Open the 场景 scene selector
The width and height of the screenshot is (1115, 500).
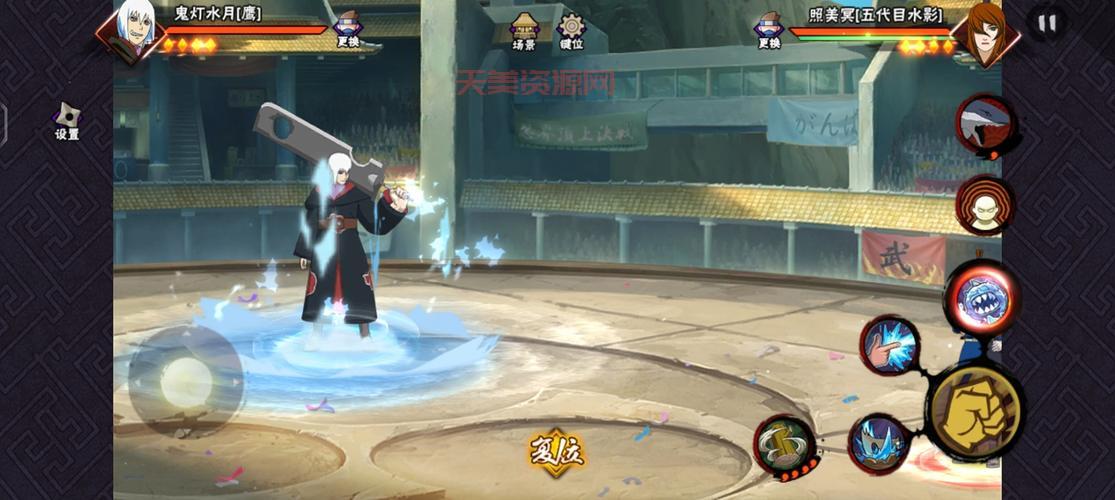(524, 31)
